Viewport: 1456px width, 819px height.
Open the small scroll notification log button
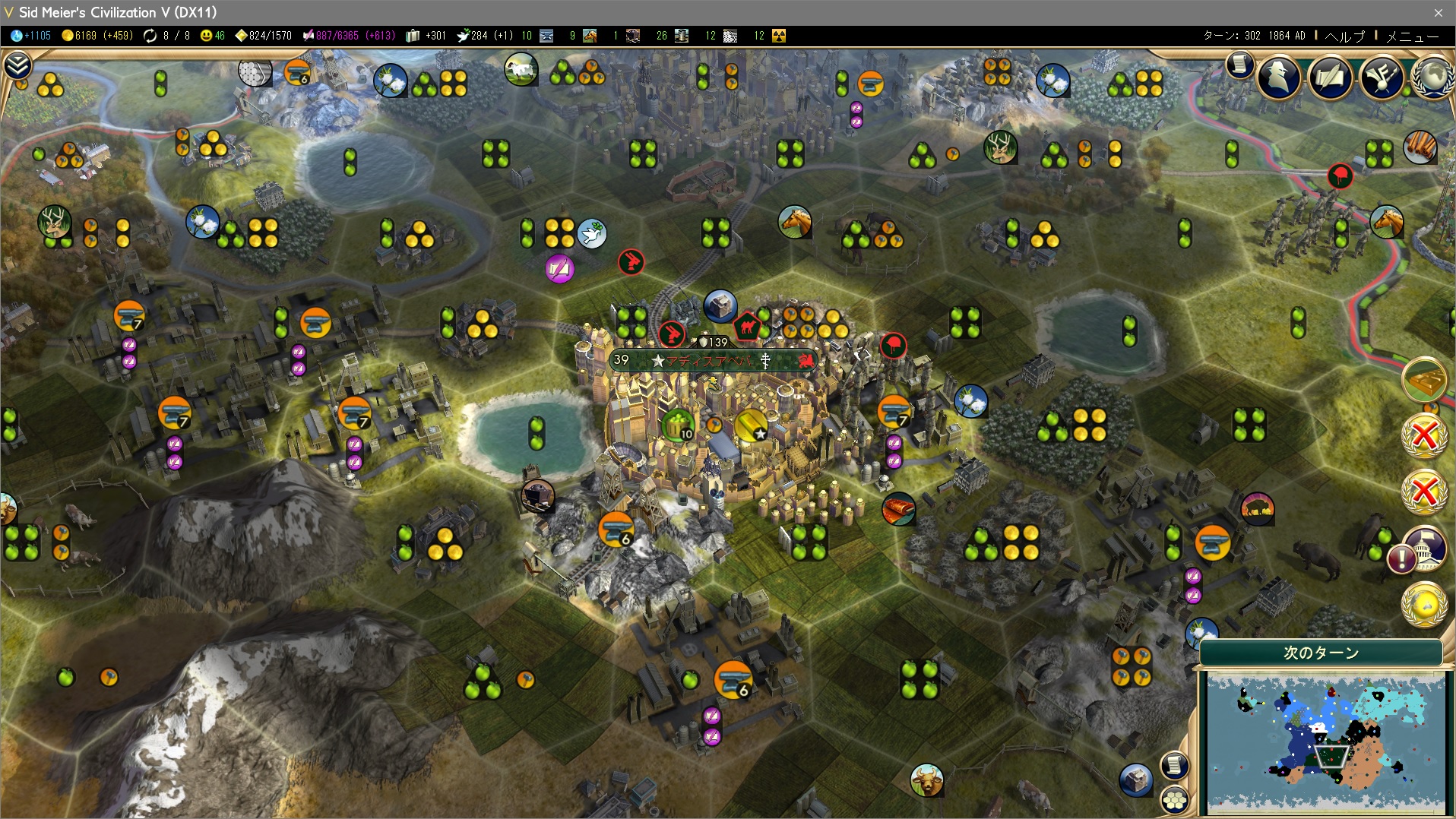coord(1239,65)
